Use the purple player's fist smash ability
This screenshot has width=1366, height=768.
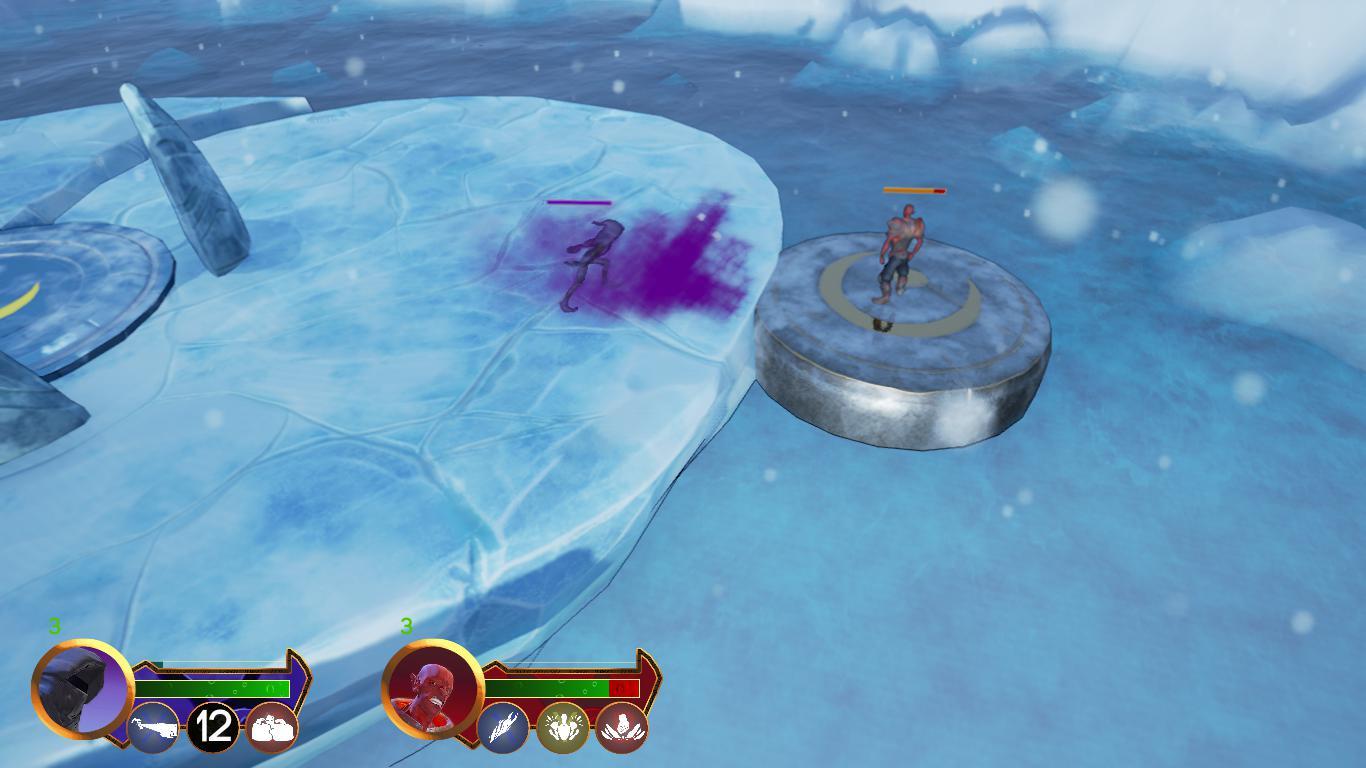coord(272,728)
